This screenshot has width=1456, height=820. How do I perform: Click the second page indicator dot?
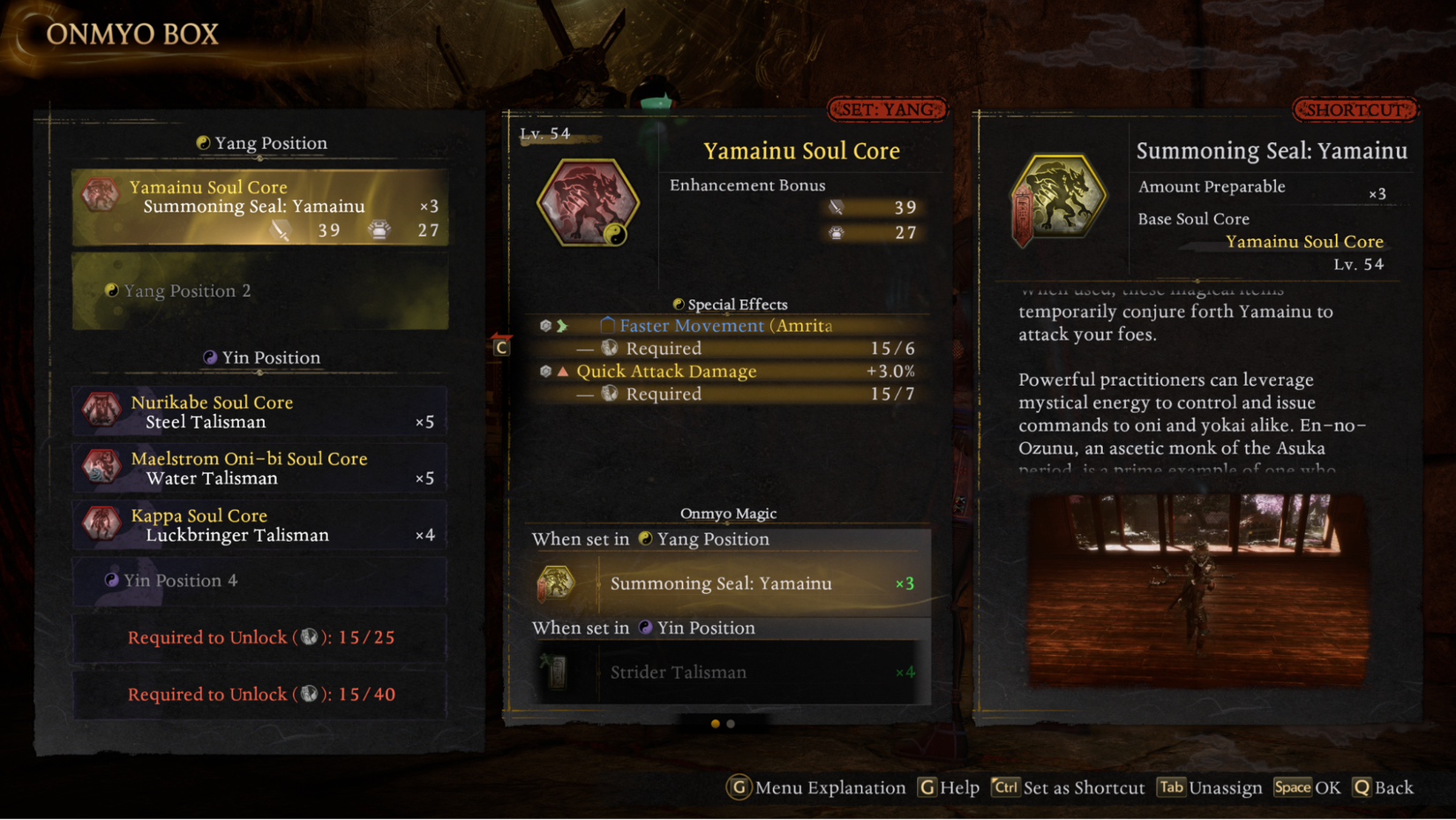click(x=731, y=724)
